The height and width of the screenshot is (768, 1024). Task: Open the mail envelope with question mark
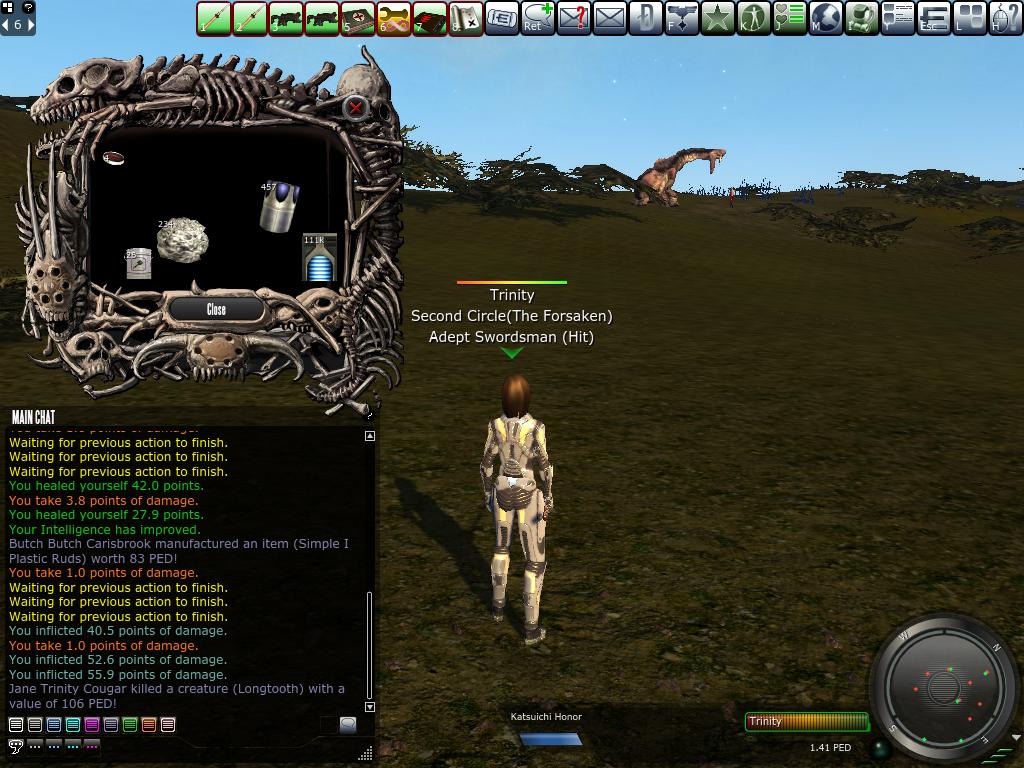tap(574, 18)
